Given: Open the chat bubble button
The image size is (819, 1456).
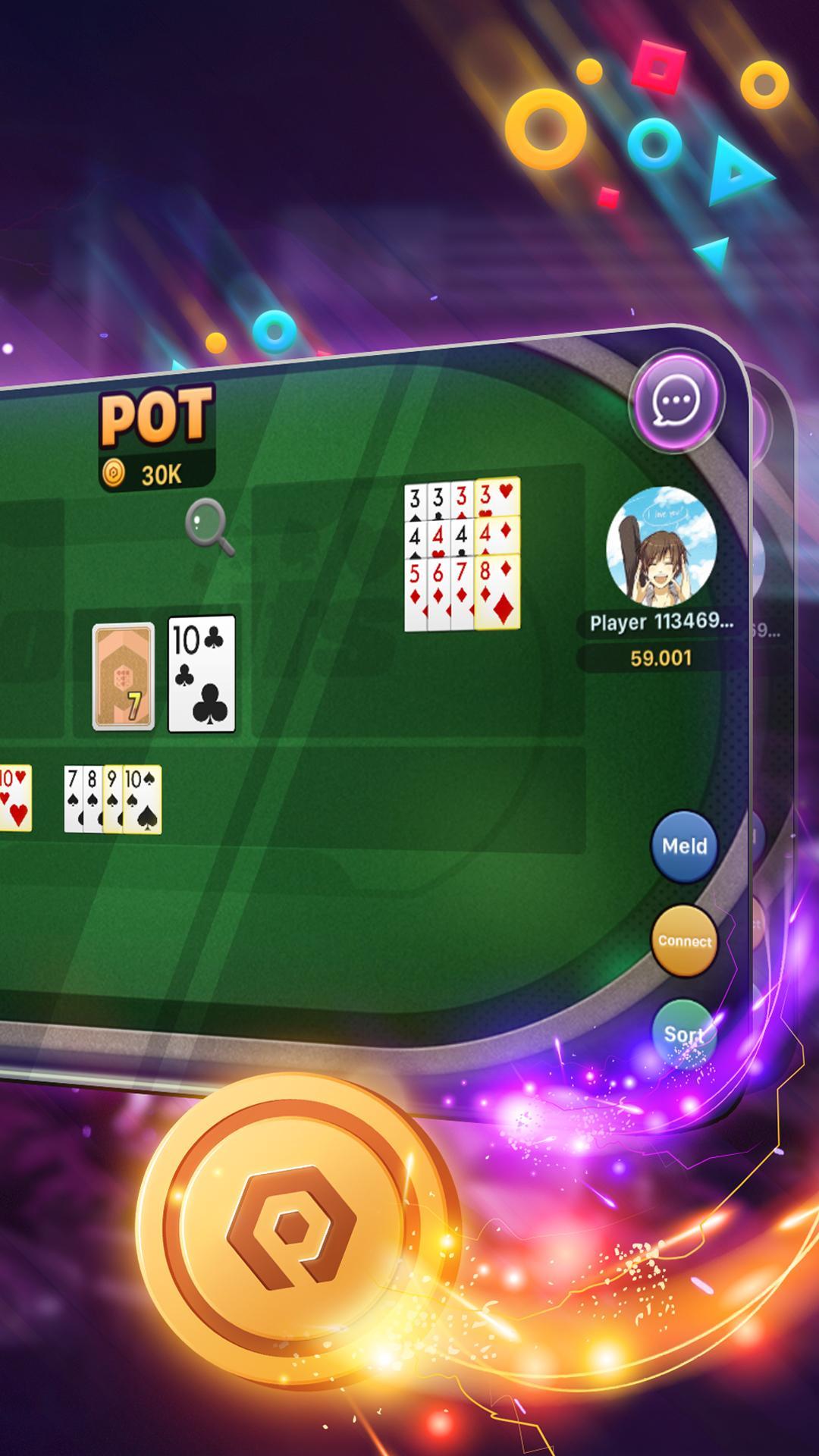Looking at the screenshot, I should [676, 400].
